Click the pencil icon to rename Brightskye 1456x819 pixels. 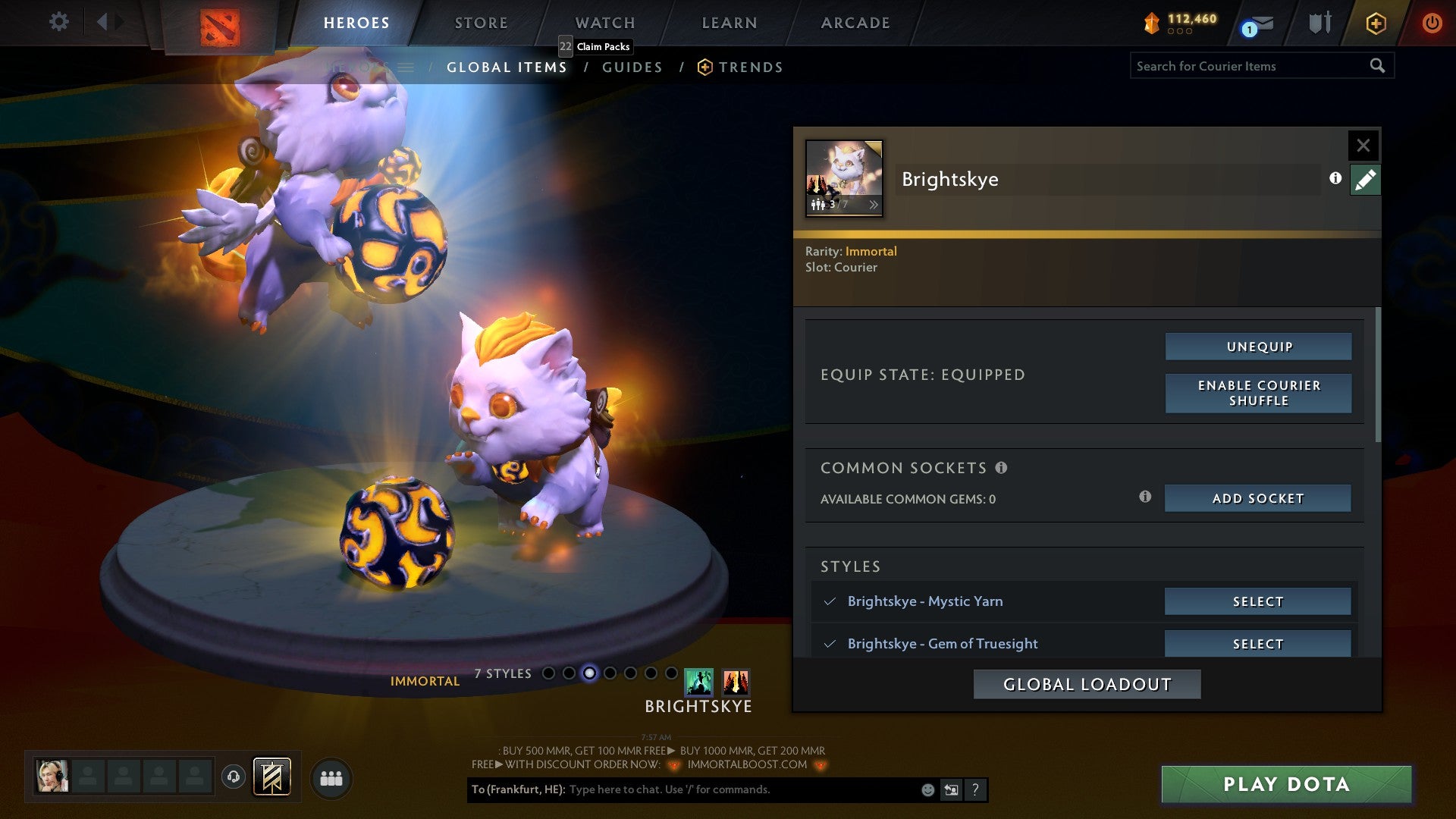click(x=1365, y=179)
